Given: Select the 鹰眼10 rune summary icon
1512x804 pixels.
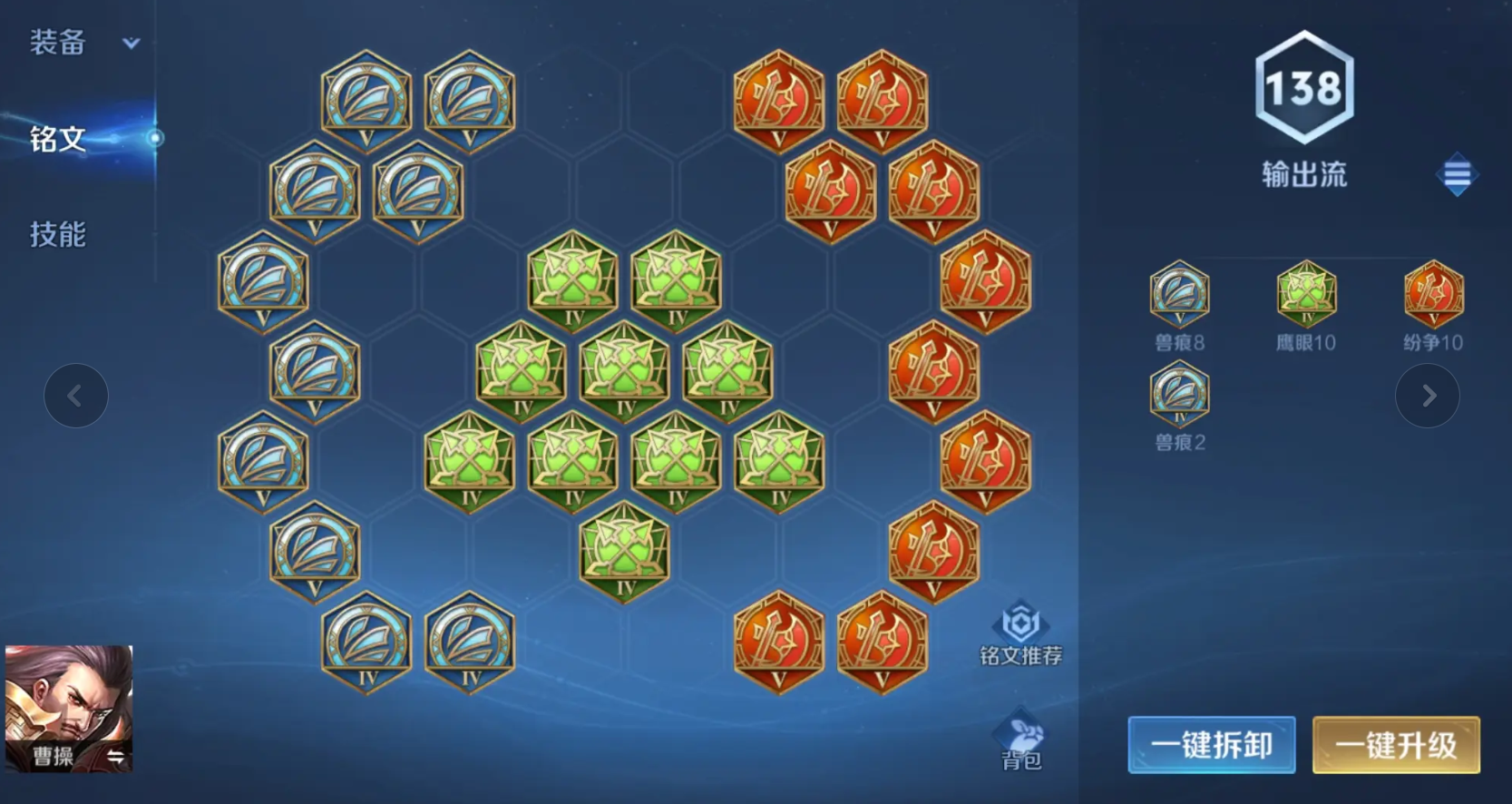Looking at the screenshot, I should (1306, 295).
